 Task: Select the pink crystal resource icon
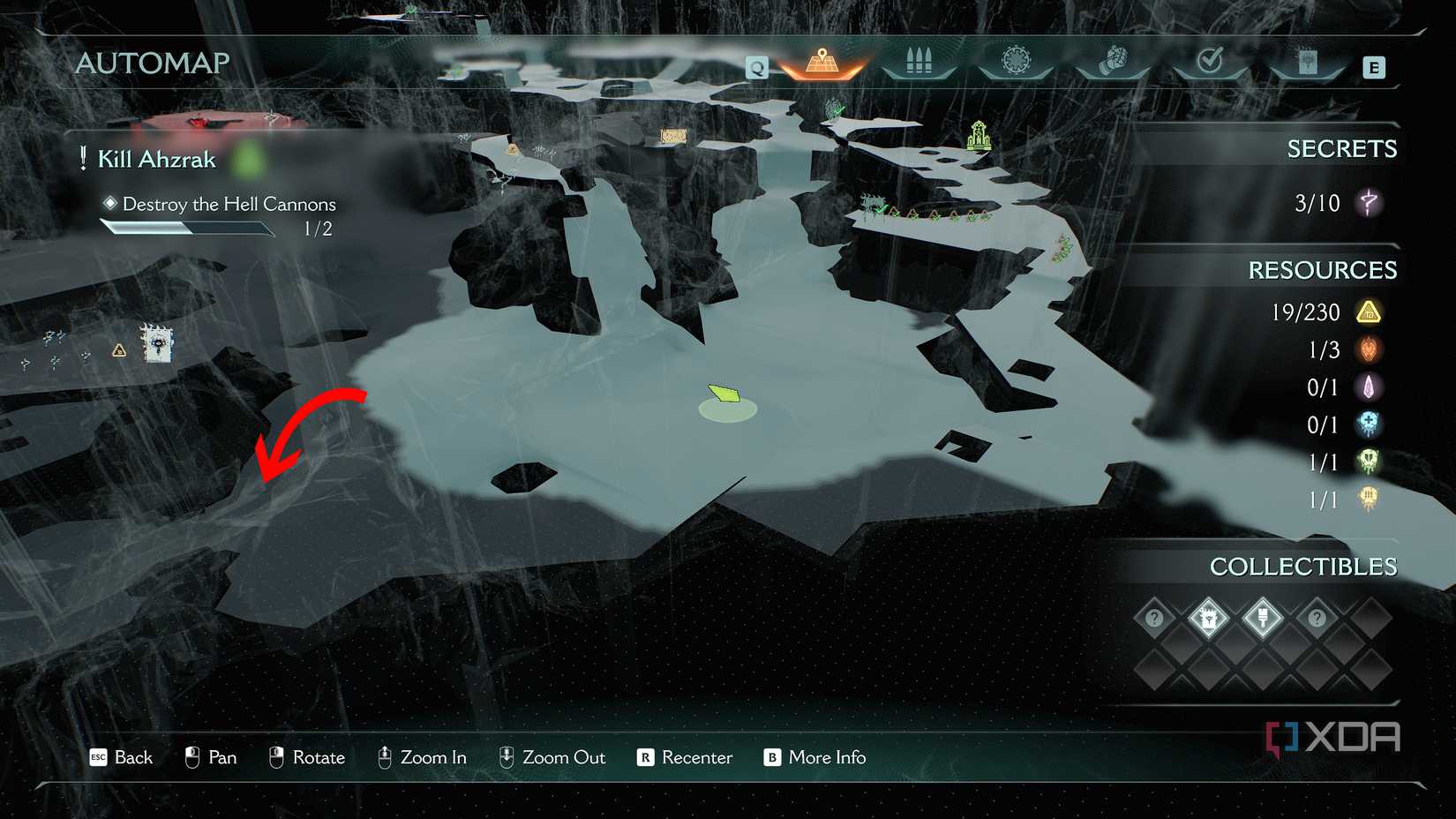click(x=1369, y=387)
